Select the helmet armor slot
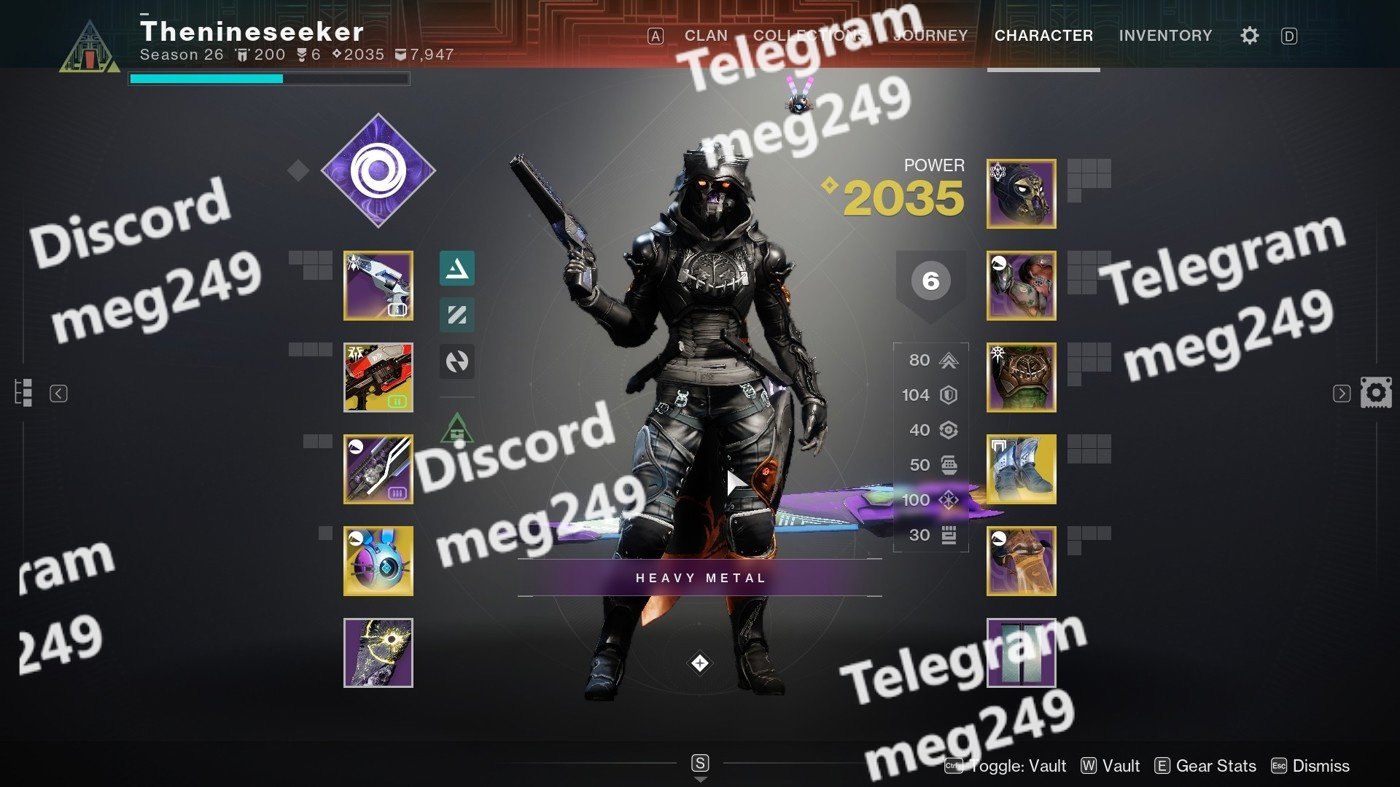 (x=1021, y=194)
